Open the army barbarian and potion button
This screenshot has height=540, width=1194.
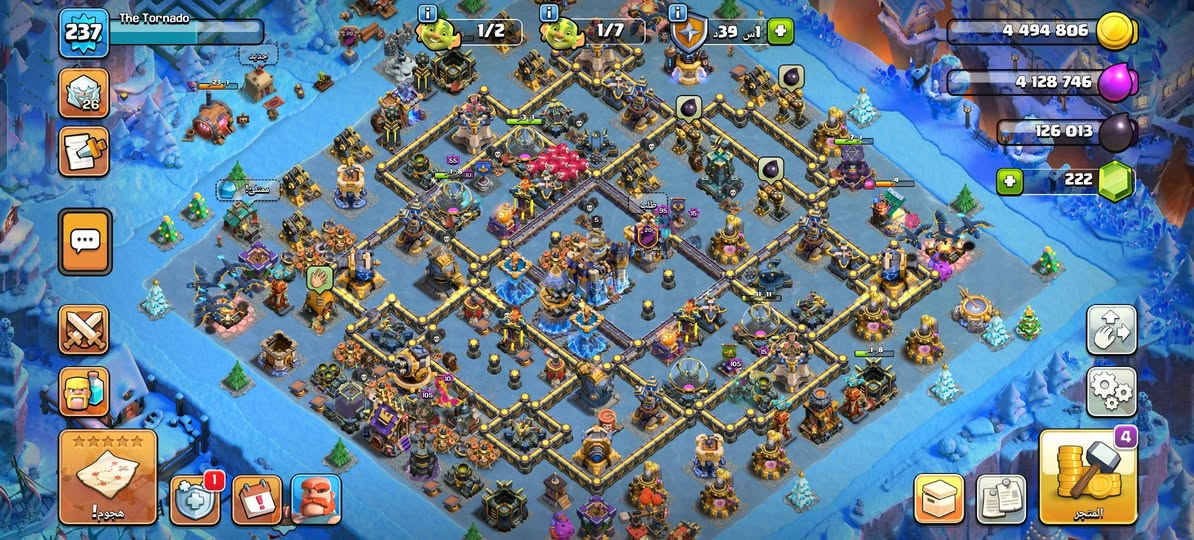click(x=84, y=391)
